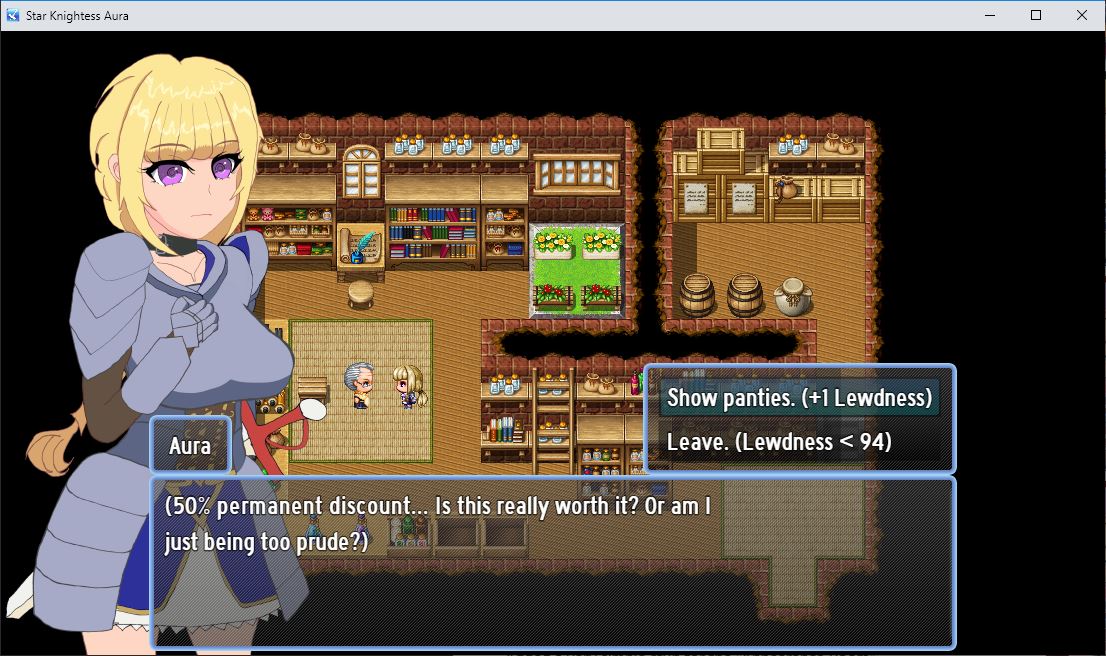Close the Star Knightess Aura window

point(1082,15)
